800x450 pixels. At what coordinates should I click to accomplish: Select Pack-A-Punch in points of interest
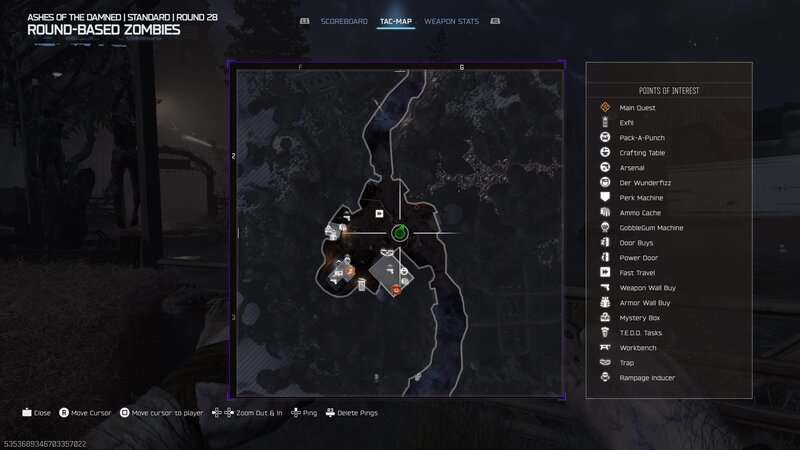pos(642,137)
